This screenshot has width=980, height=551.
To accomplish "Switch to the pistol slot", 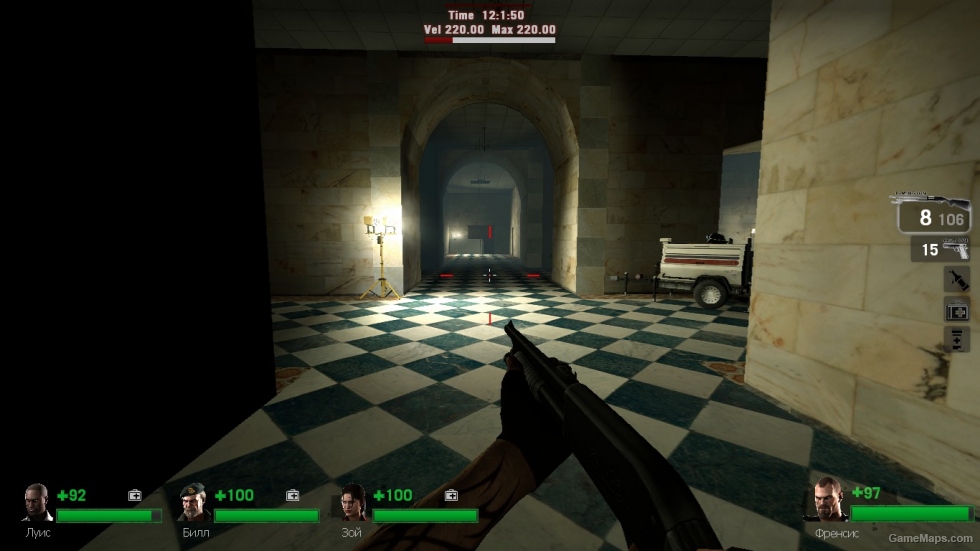I will point(940,249).
